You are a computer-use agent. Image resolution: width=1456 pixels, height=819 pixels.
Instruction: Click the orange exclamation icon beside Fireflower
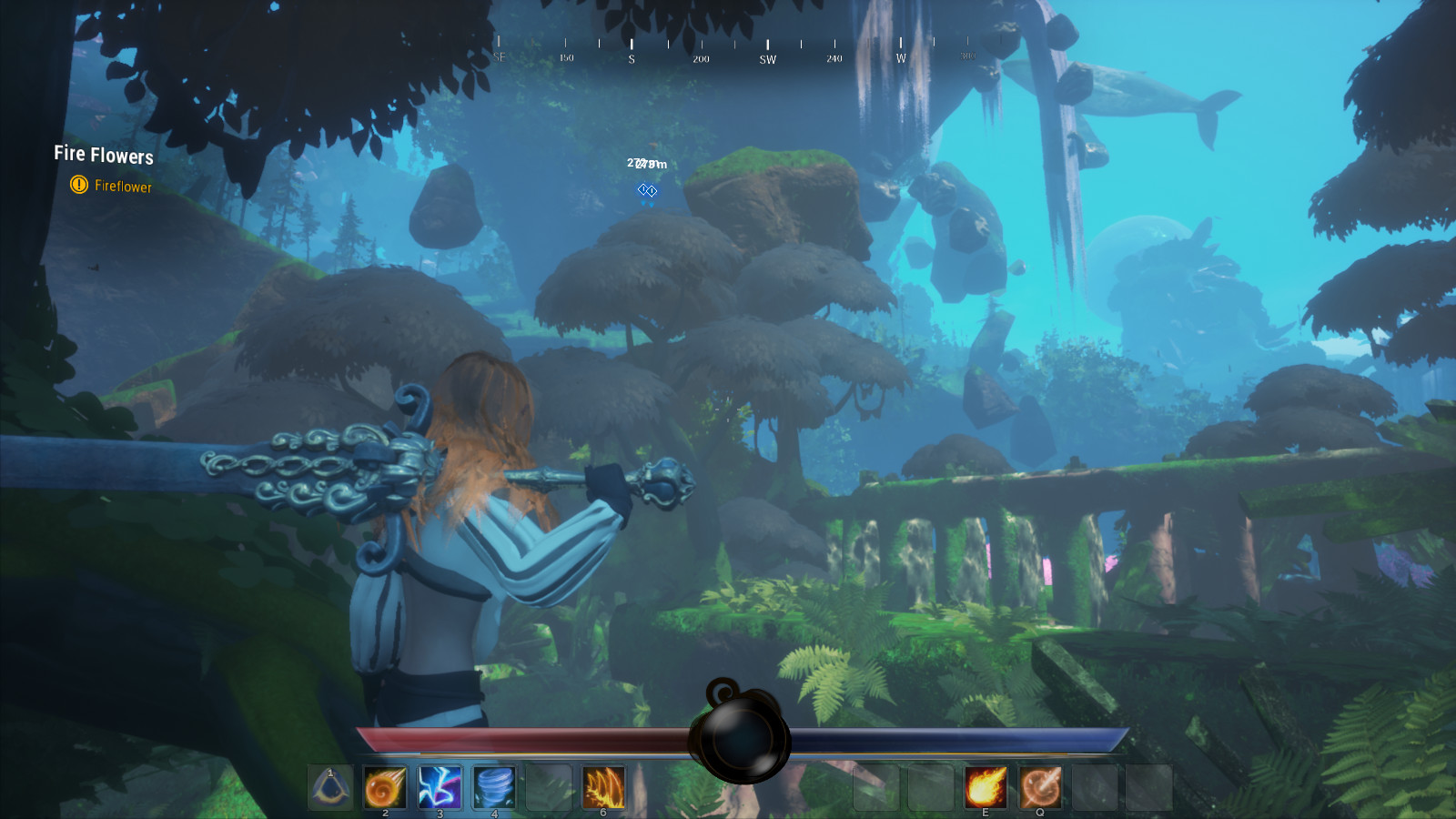pos(80,185)
